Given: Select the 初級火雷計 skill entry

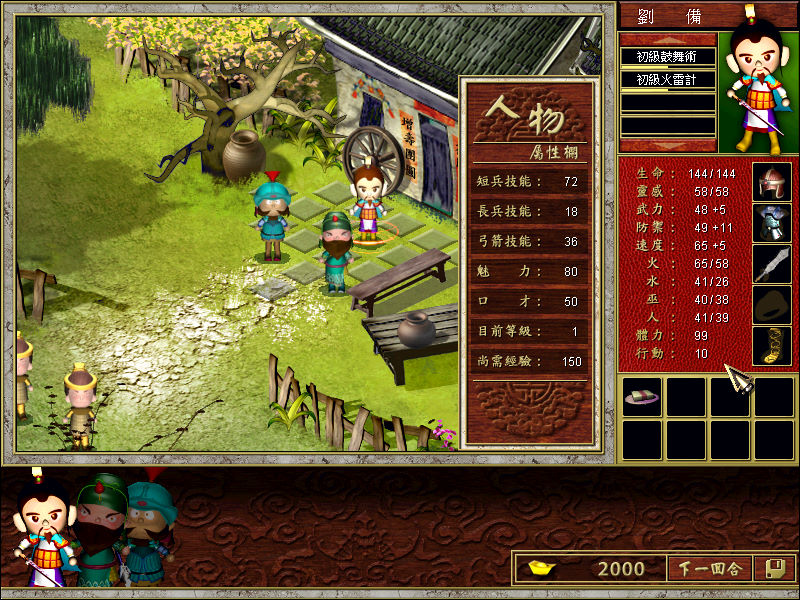Looking at the screenshot, I should pyautogui.click(x=667, y=80).
